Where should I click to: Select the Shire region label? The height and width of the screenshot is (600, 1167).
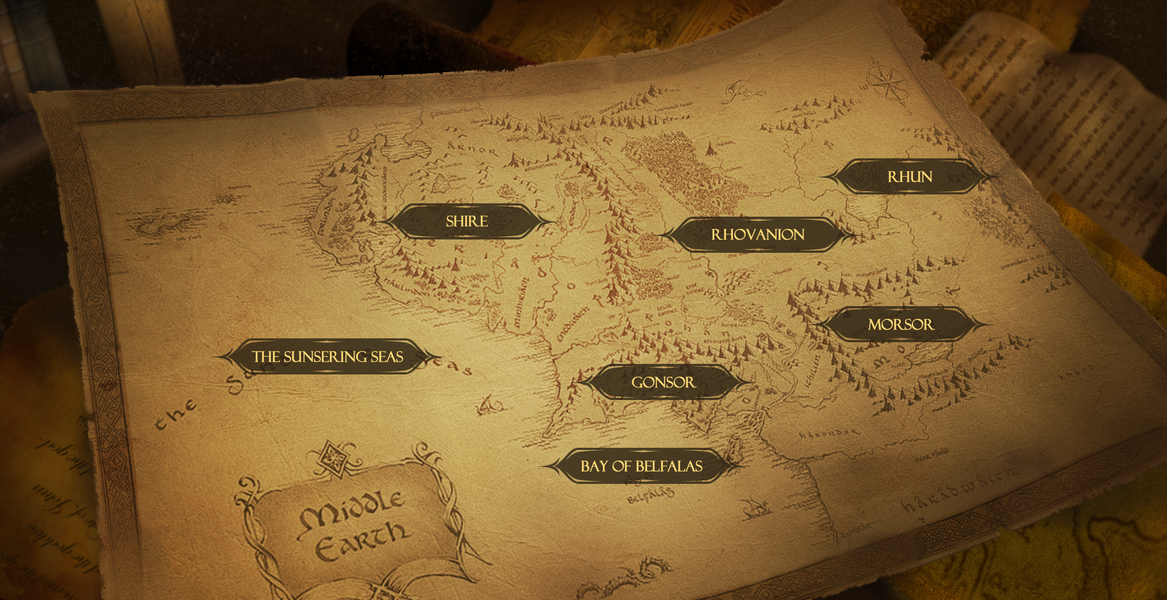(x=467, y=221)
